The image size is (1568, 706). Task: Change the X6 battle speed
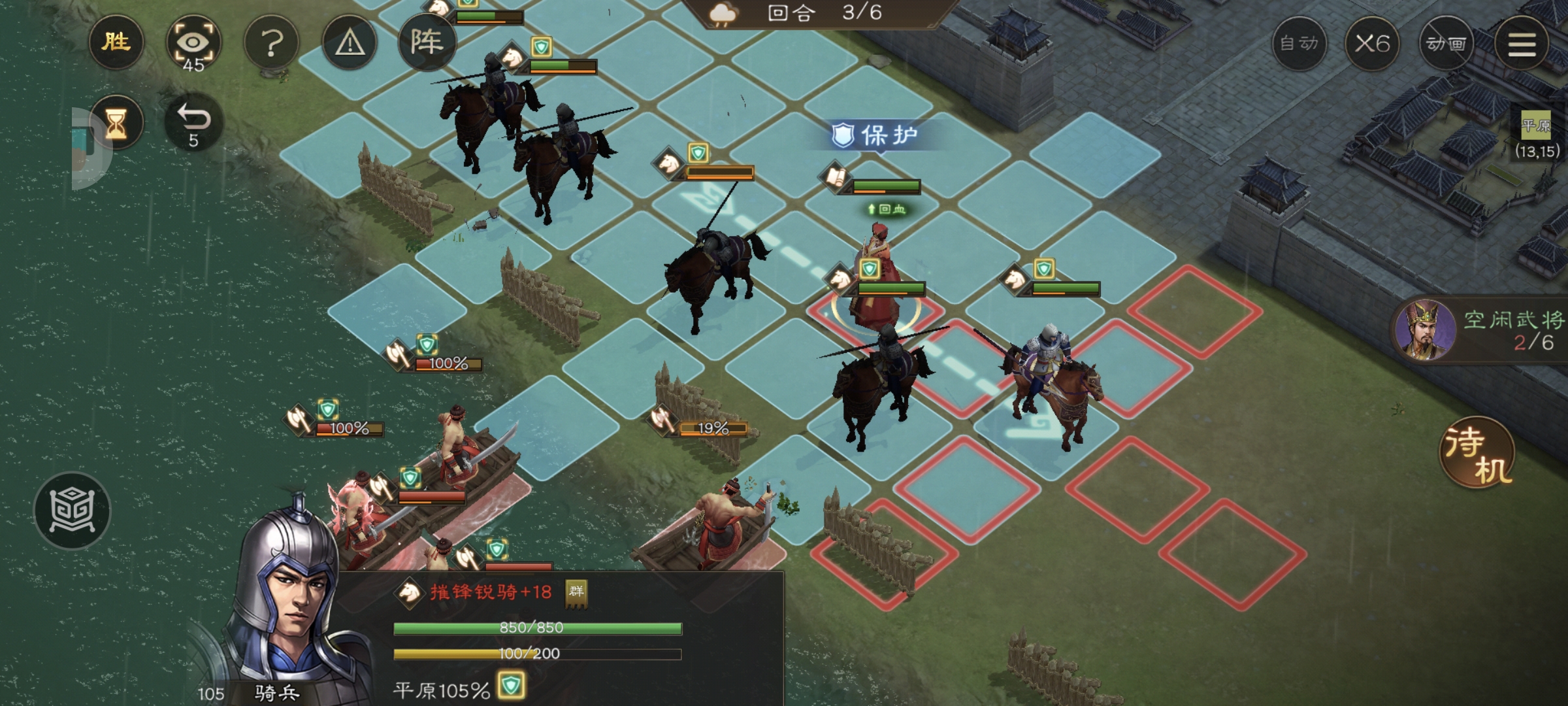pos(1372,44)
